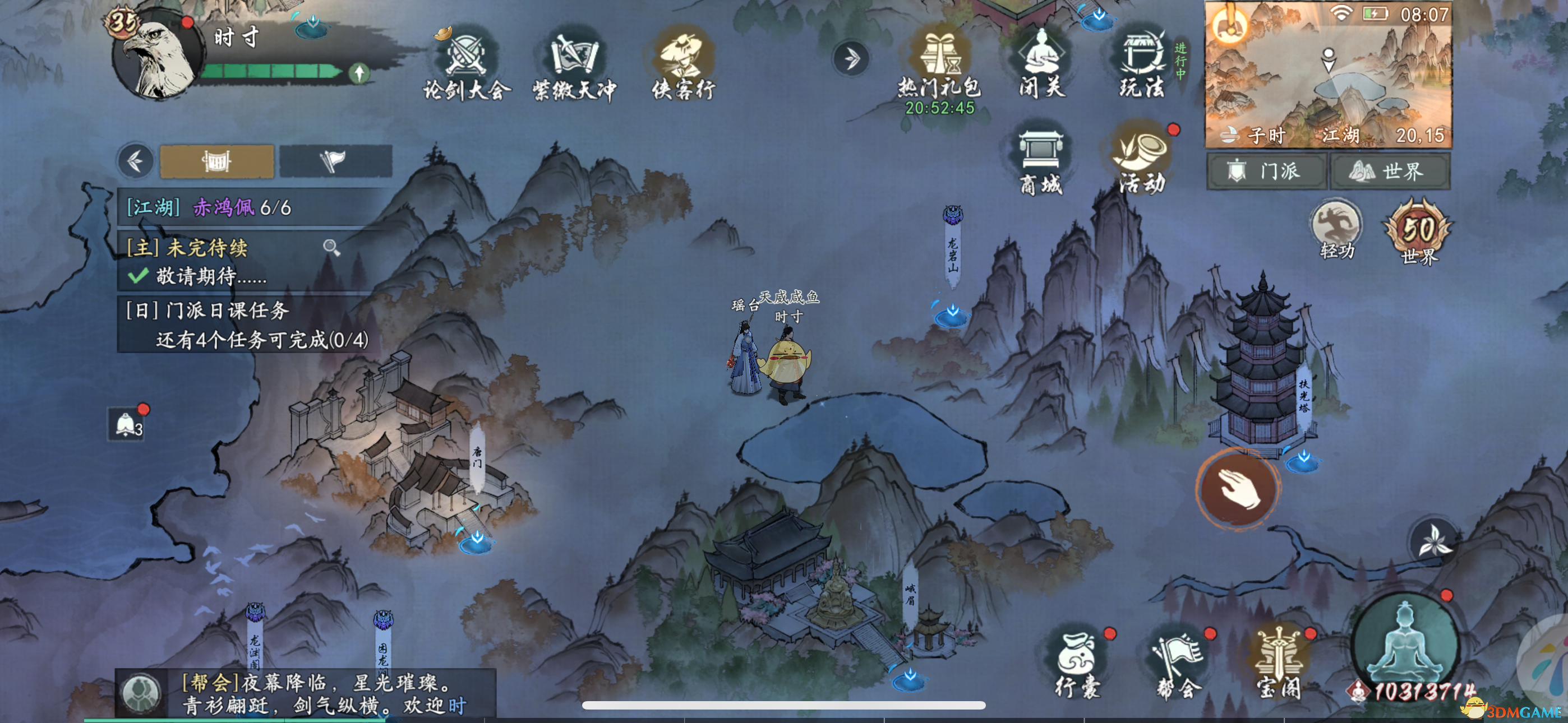Select the 门派 sect button

click(1266, 171)
